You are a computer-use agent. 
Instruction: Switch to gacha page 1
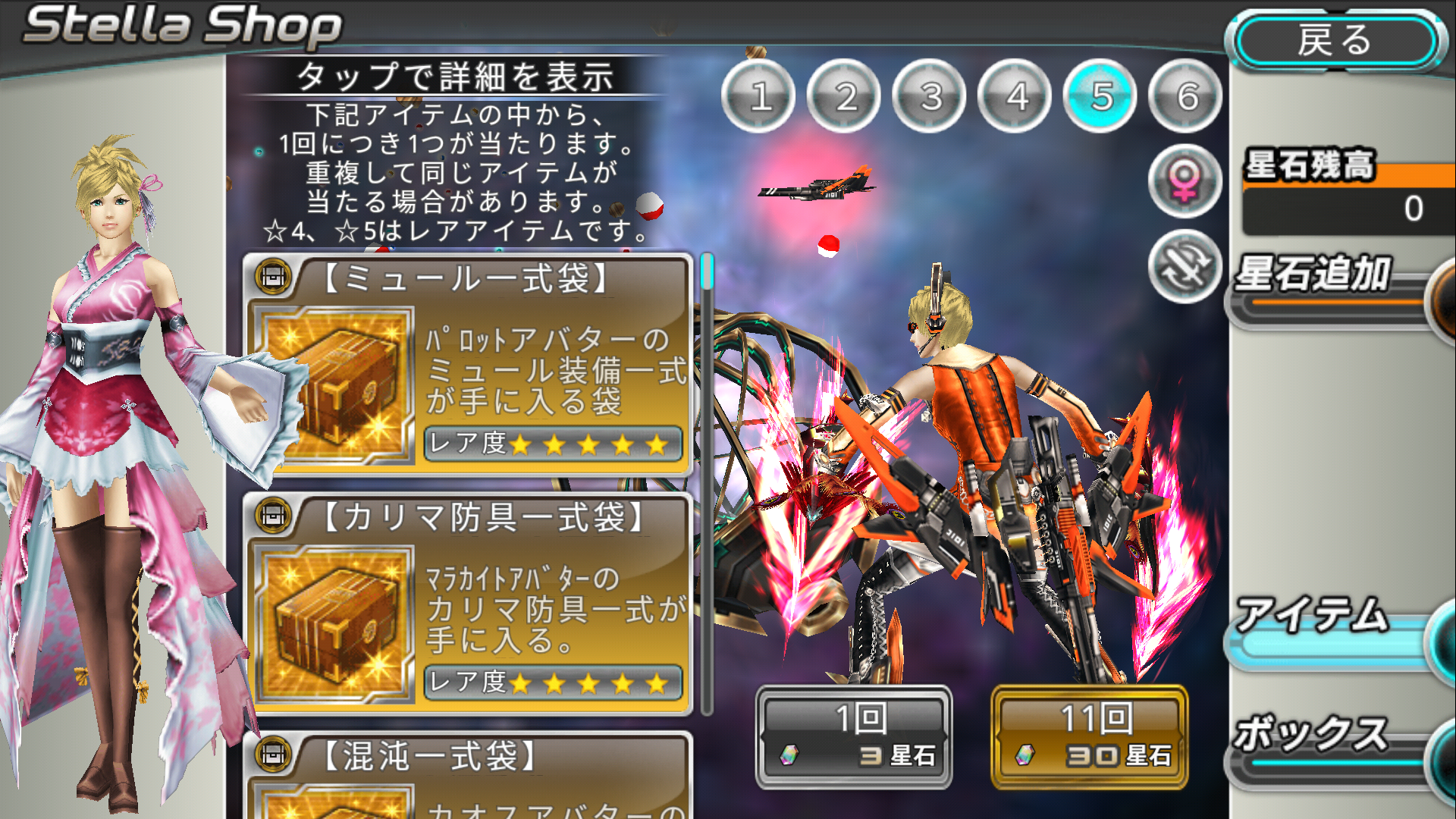759,96
